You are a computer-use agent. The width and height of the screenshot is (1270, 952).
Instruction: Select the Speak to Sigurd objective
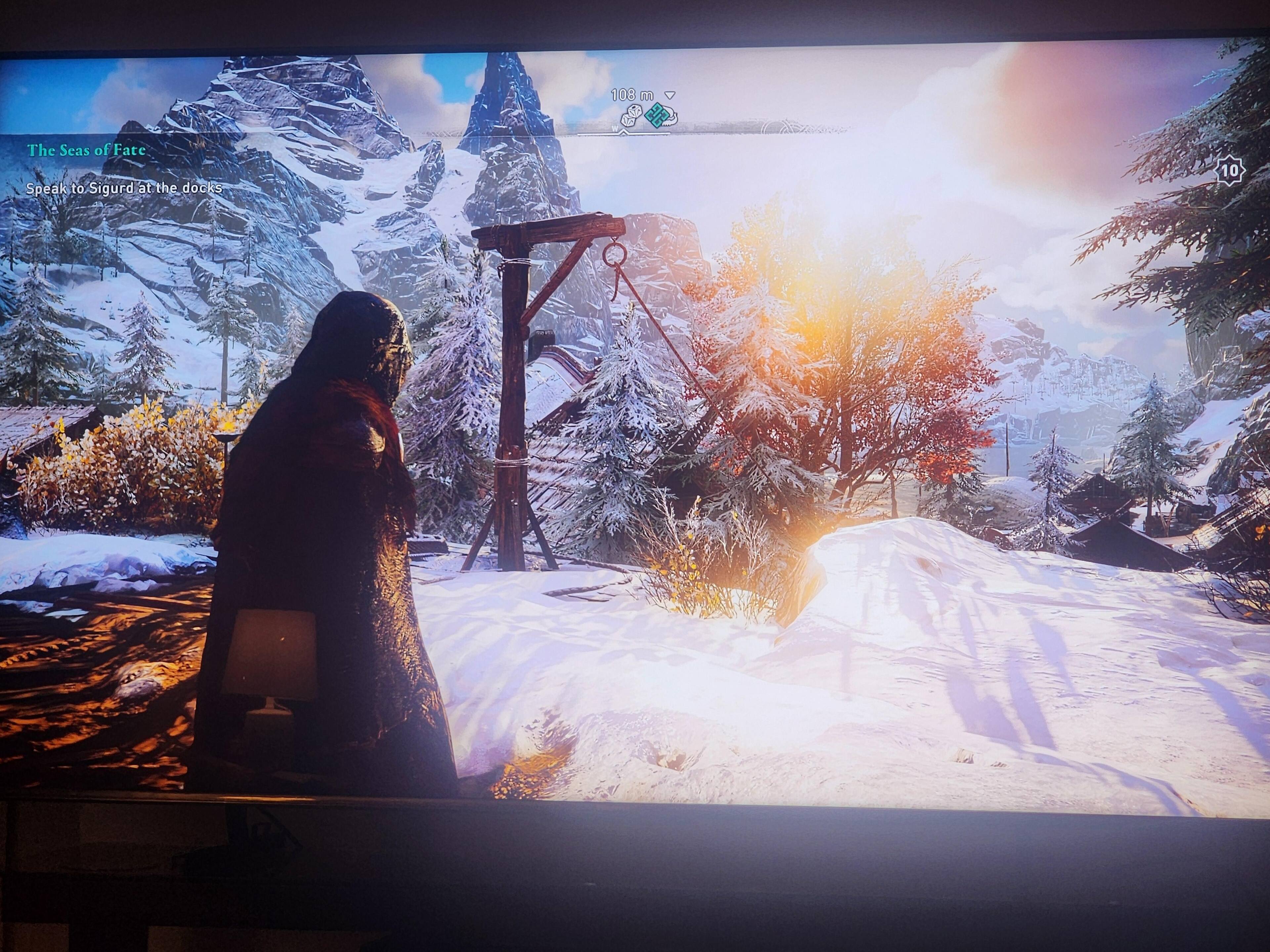(x=123, y=188)
